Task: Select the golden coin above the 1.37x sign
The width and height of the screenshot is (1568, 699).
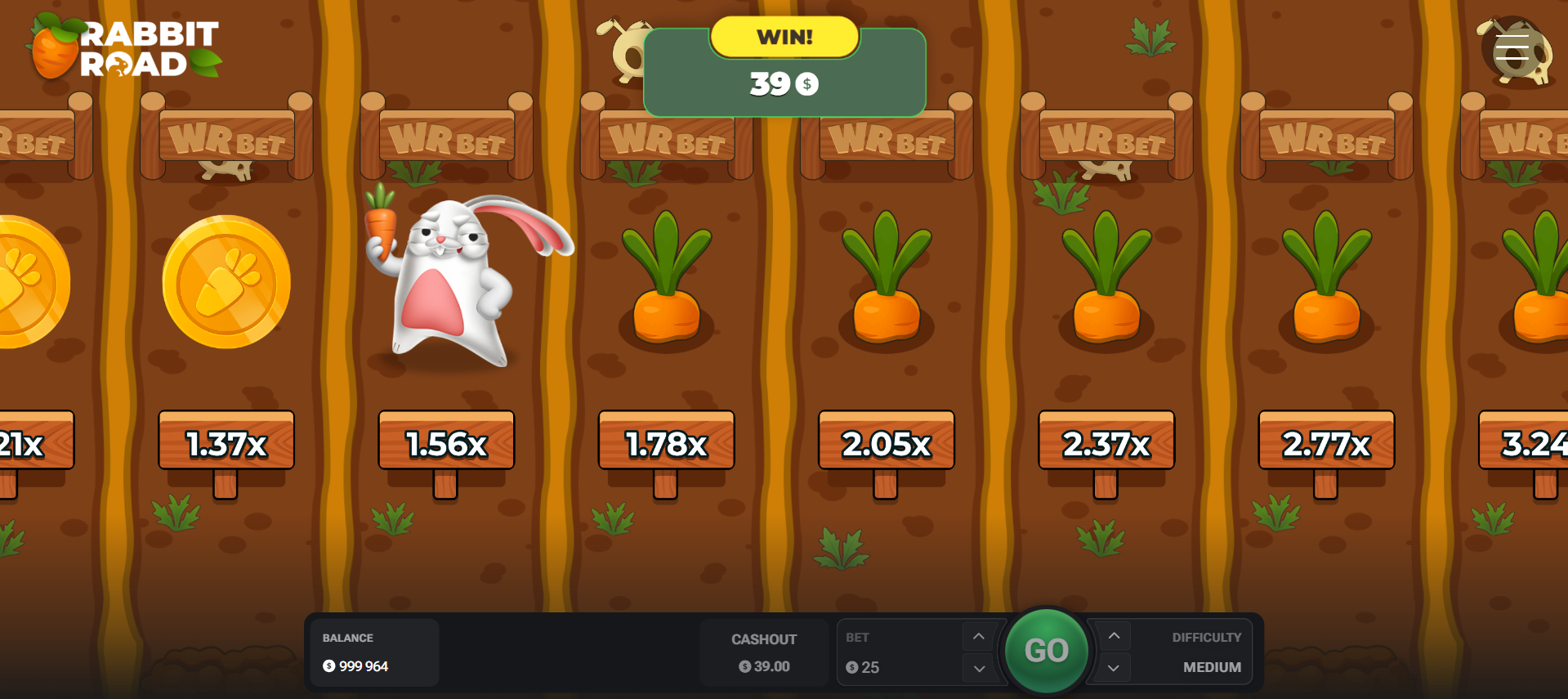Action: coord(225,282)
